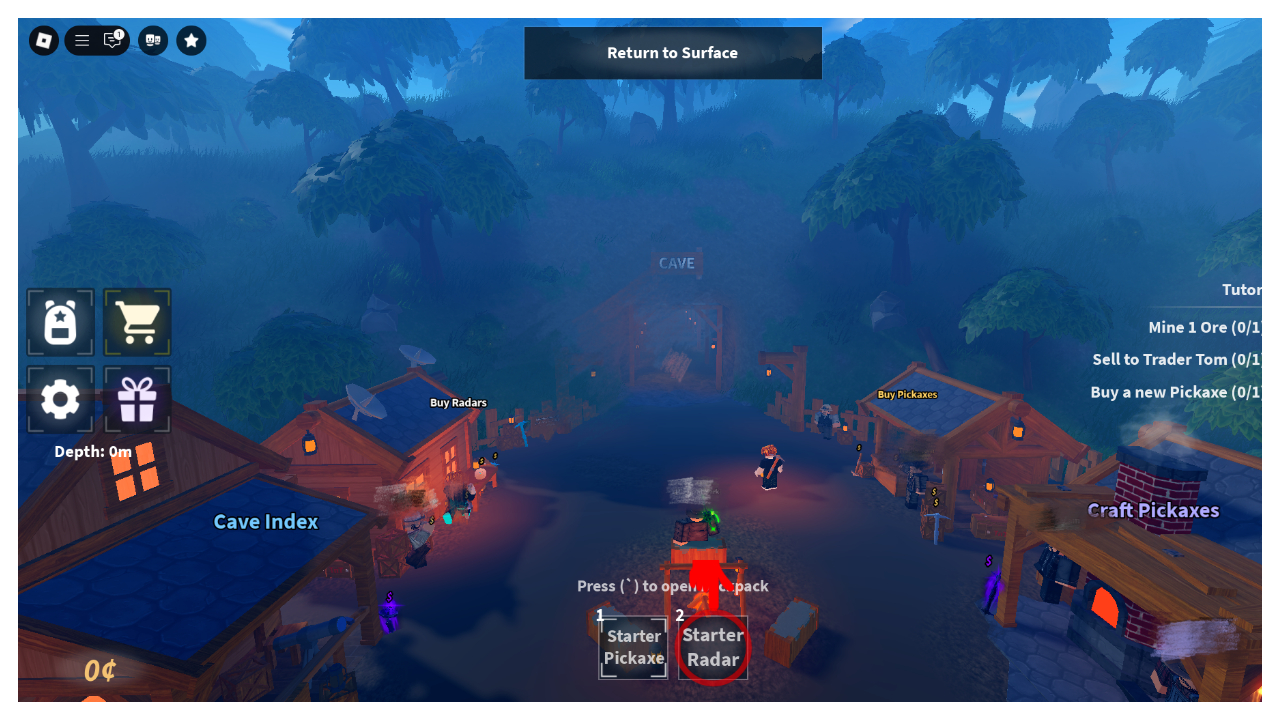Click the Buy a new Pickaxe objective
Screen dimensions: 1280x720
click(x=1174, y=391)
